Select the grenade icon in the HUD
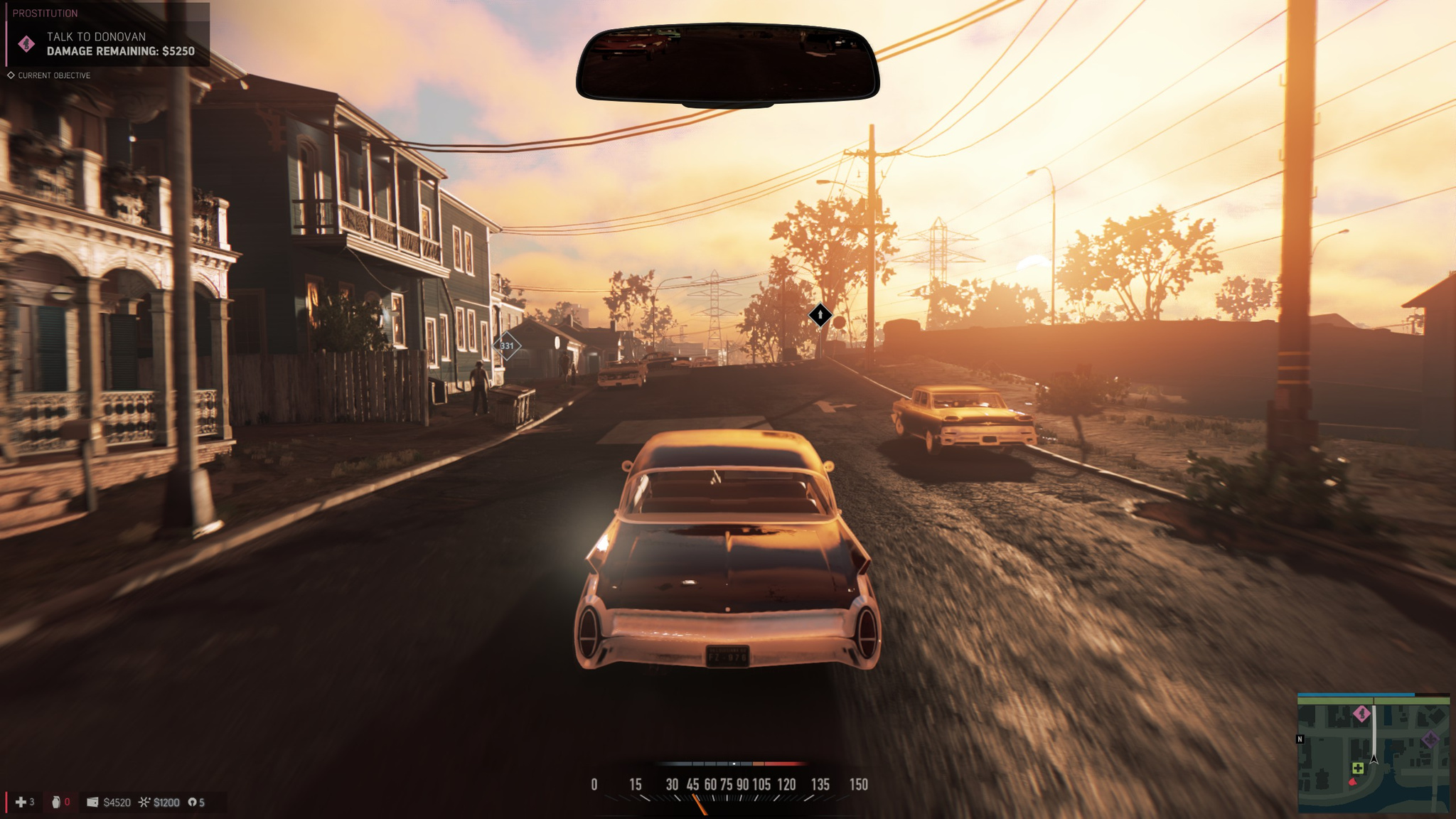This screenshot has height=819, width=1456. [56, 802]
